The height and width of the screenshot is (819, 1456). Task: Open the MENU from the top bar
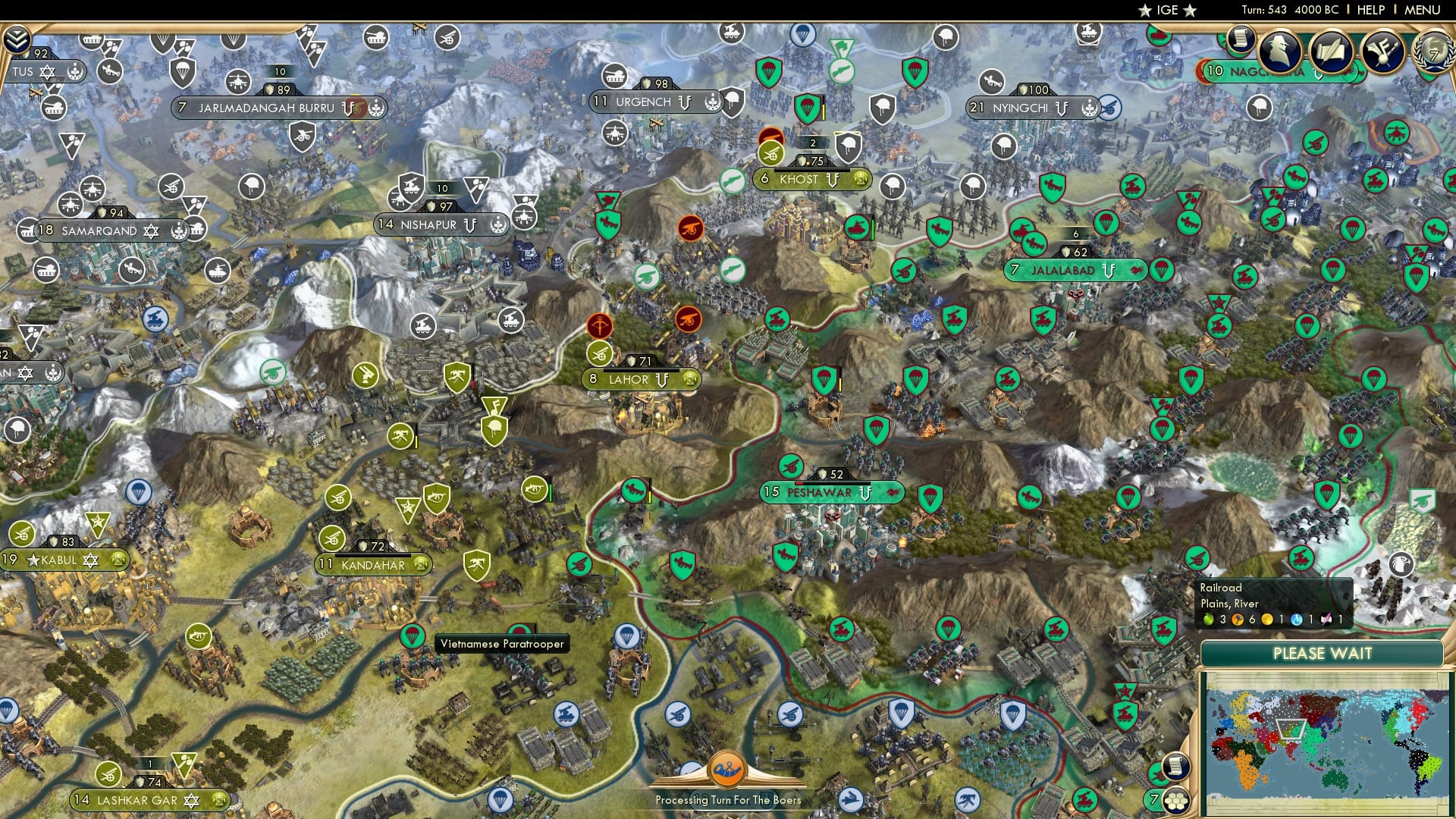1424,11
